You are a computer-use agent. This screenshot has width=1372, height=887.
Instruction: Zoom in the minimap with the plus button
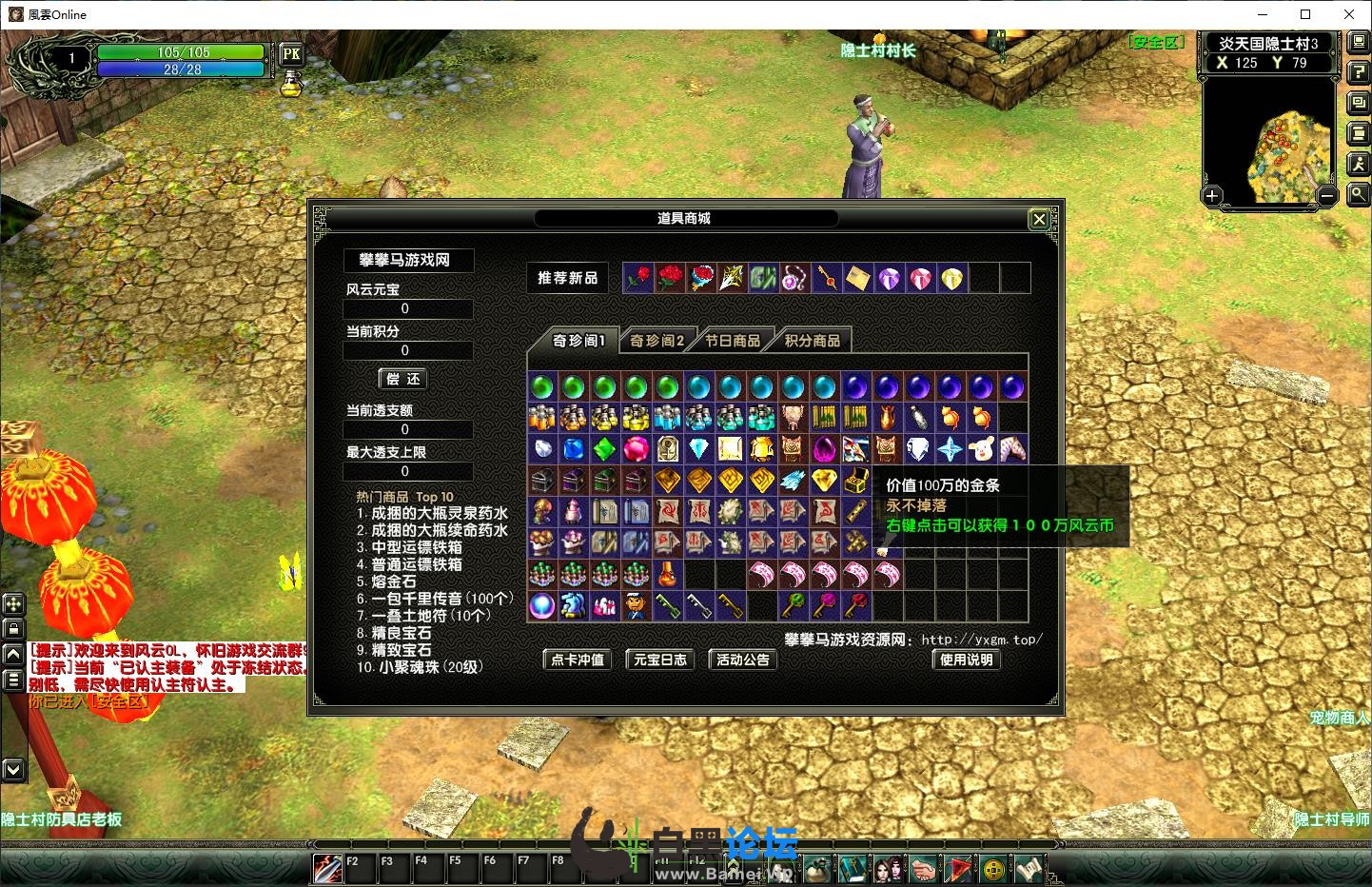[1211, 197]
